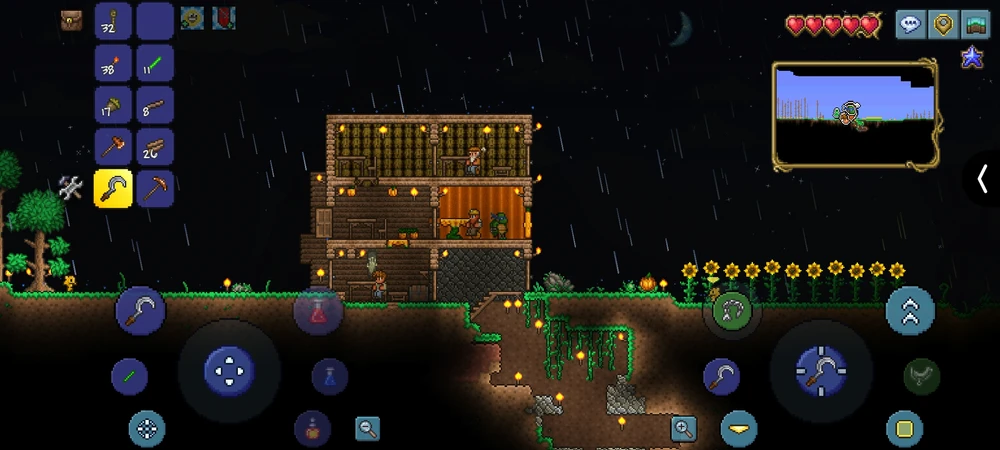Open the inventory chest bag
This screenshot has width=1000, height=450.
[71, 19]
